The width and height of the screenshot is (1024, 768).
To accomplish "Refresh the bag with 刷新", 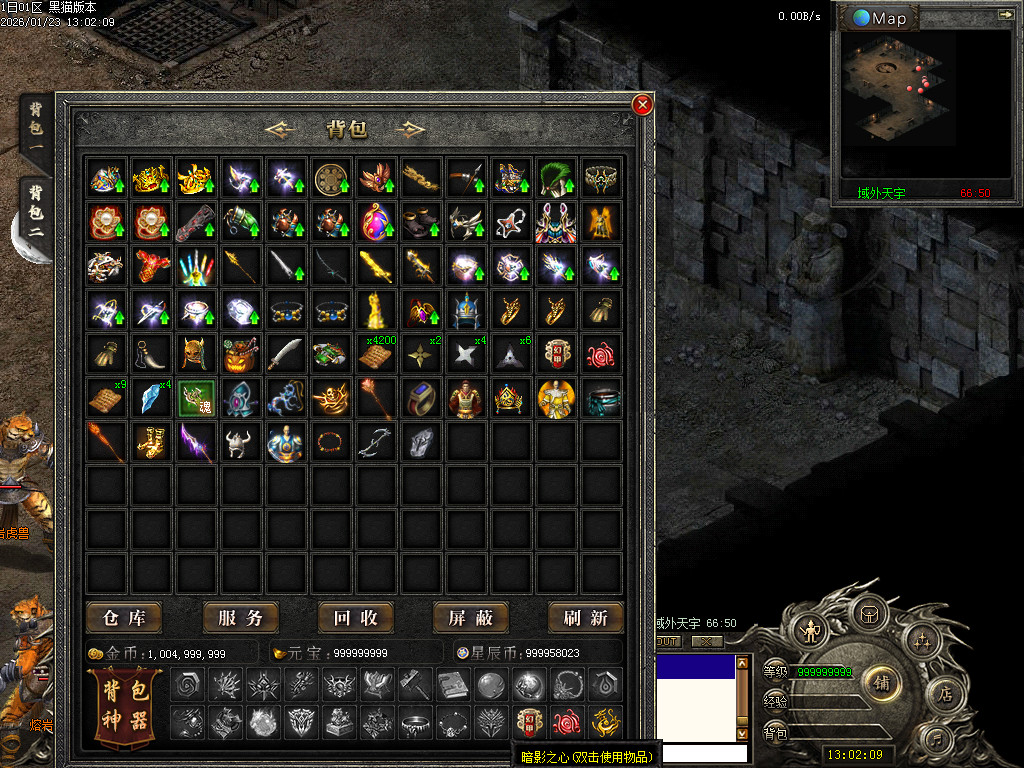I will pos(585,617).
